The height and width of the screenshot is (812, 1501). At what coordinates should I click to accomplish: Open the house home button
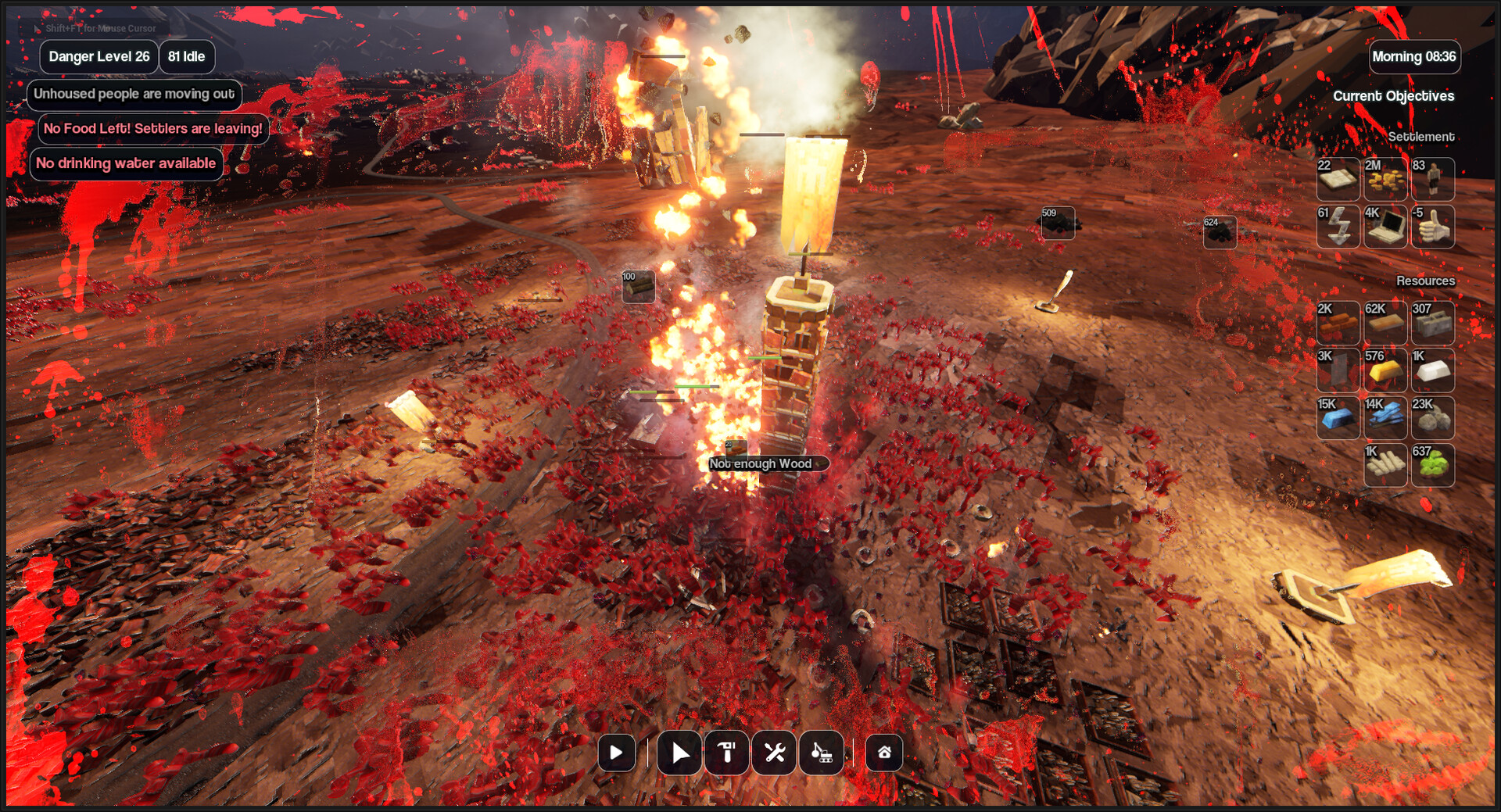884,753
